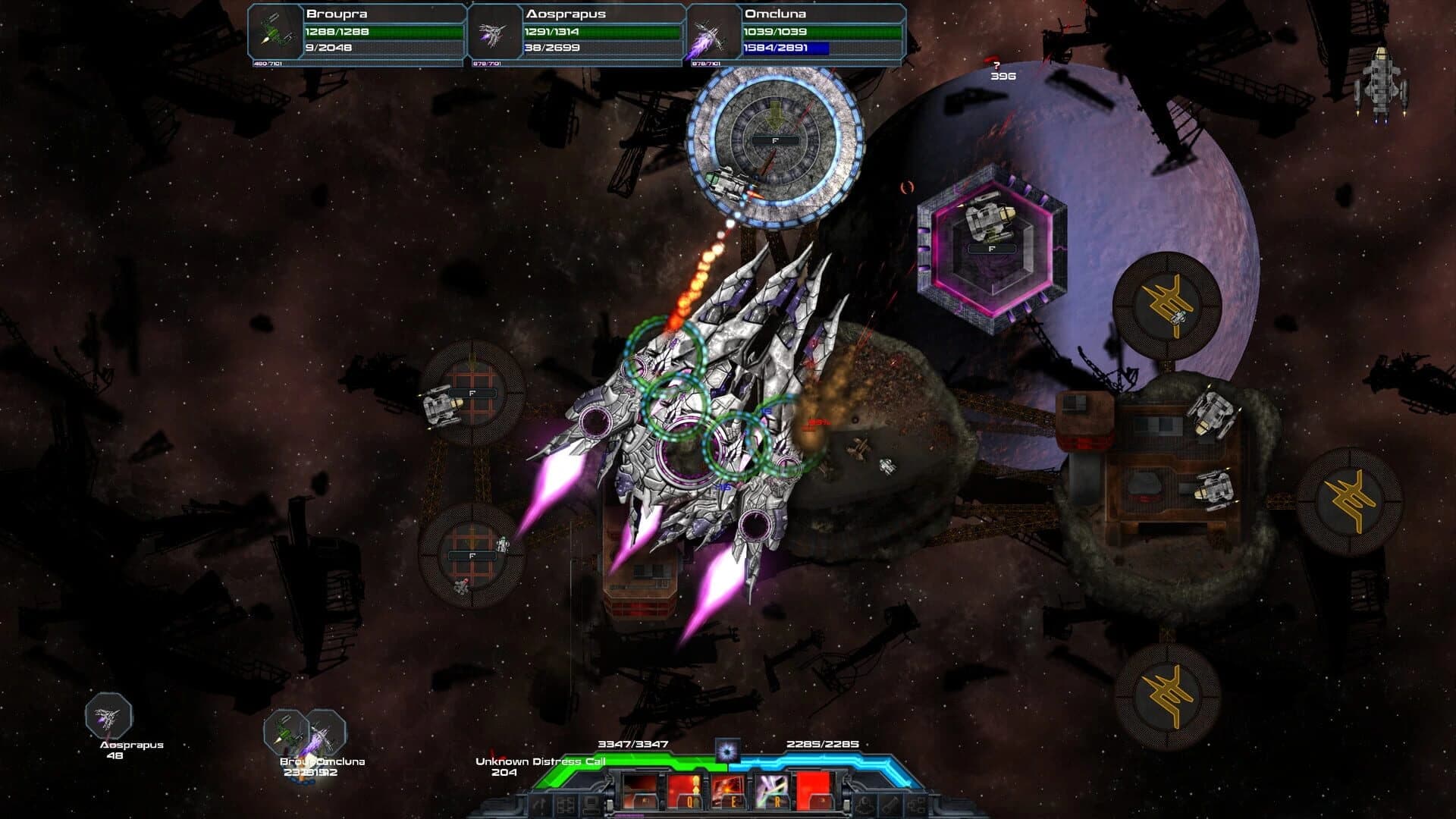Click the shield emblem icon on the bottom bar
The image size is (1456, 819).
coord(864,804)
